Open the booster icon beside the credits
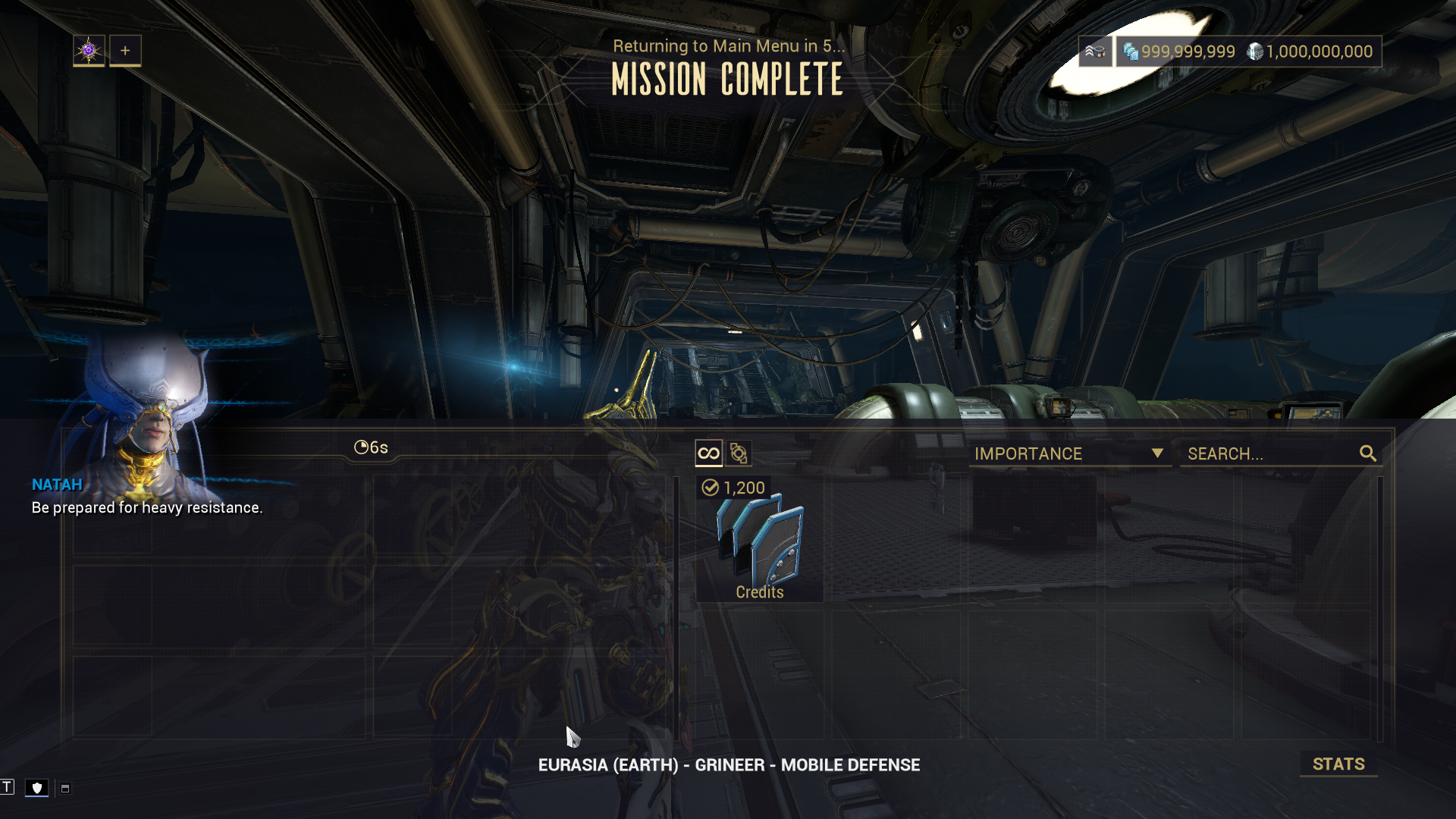The image size is (1456, 819). [1095, 52]
